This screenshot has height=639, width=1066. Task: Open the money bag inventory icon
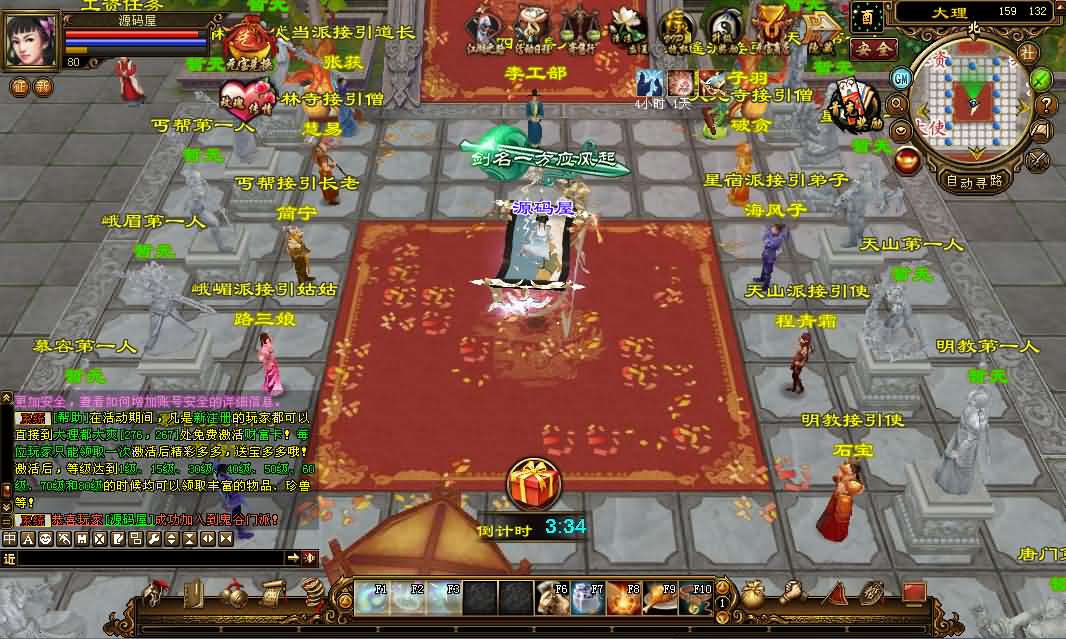point(753,594)
